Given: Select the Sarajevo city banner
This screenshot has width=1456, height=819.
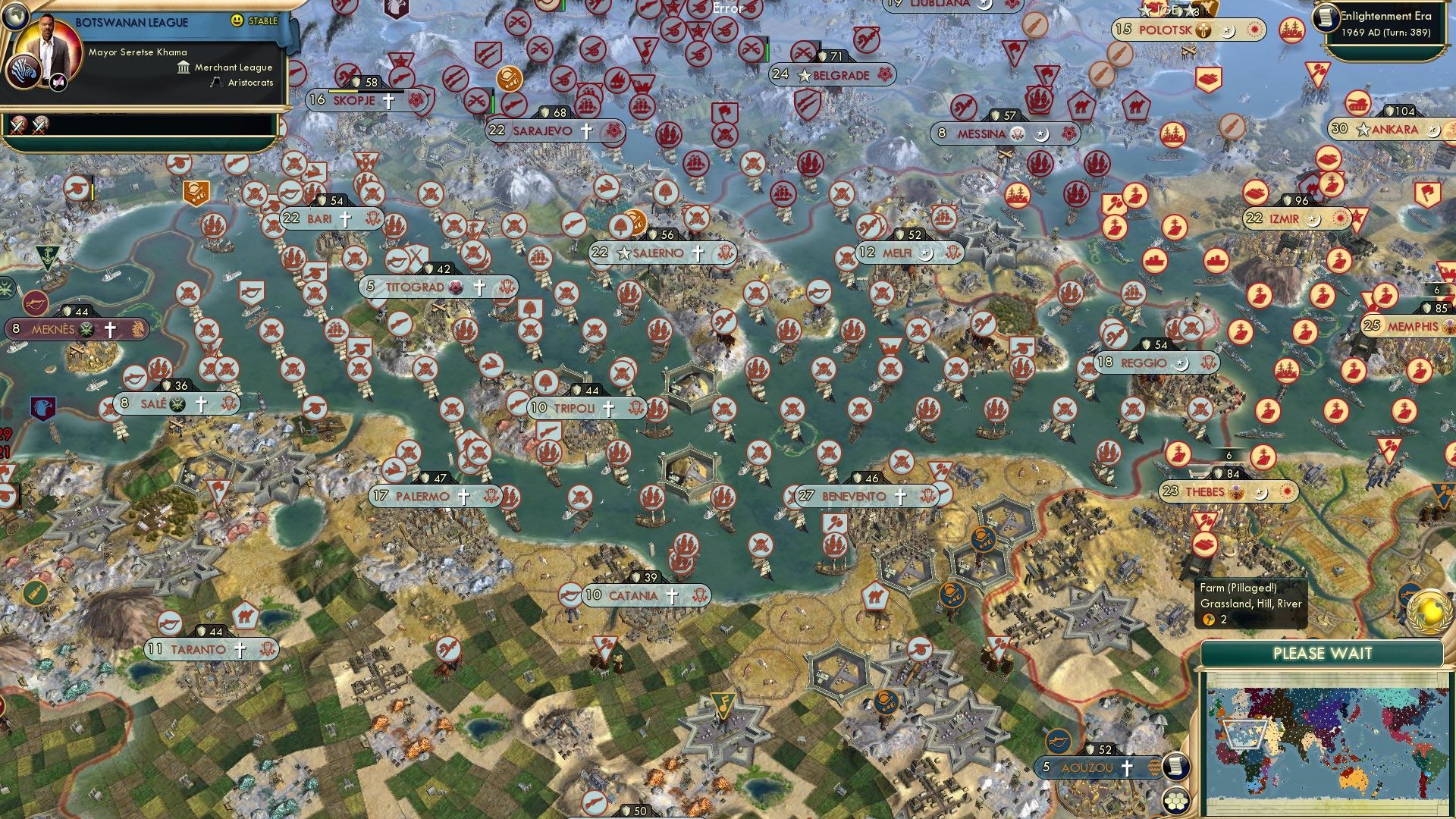Looking at the screenshot, I should tap(542, 130).
